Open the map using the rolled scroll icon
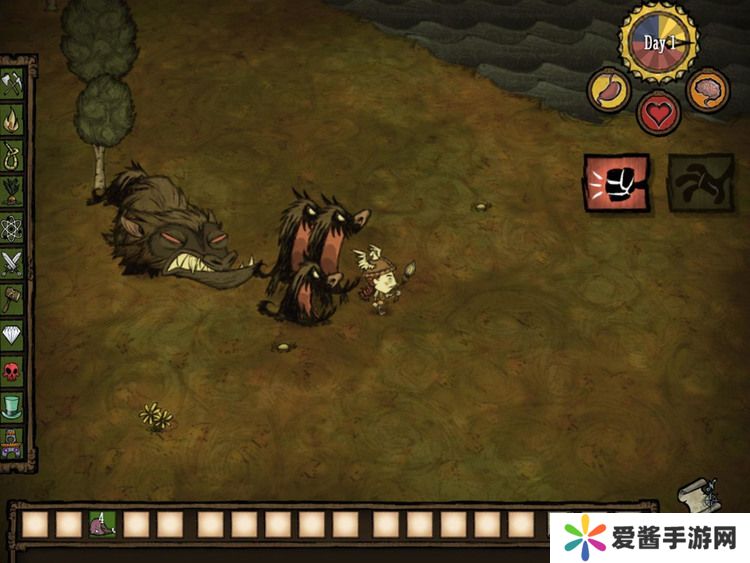This screenshot has height=563, width=750. coord(694,494)
